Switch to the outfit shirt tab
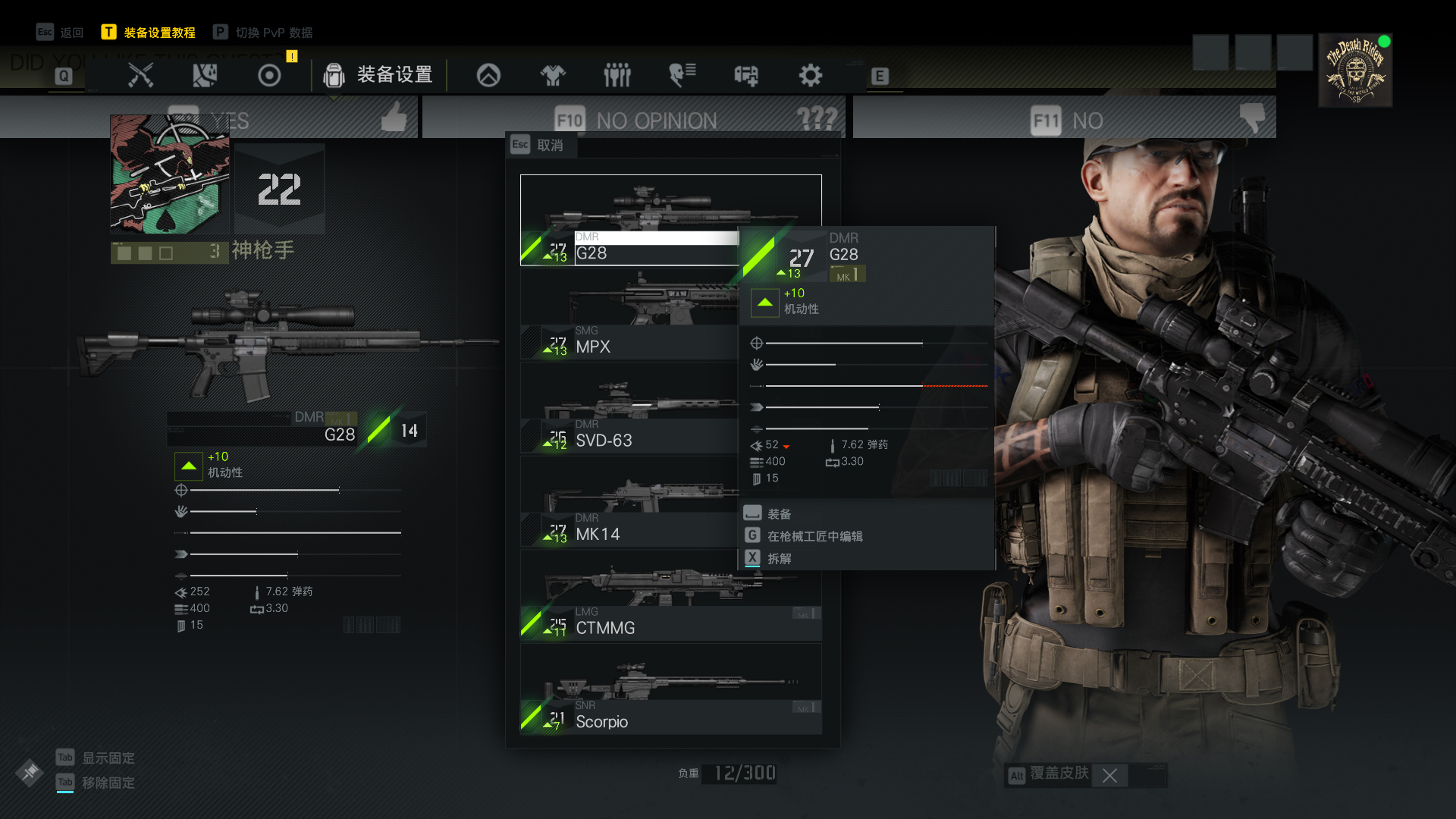 [x=553, y=75]
